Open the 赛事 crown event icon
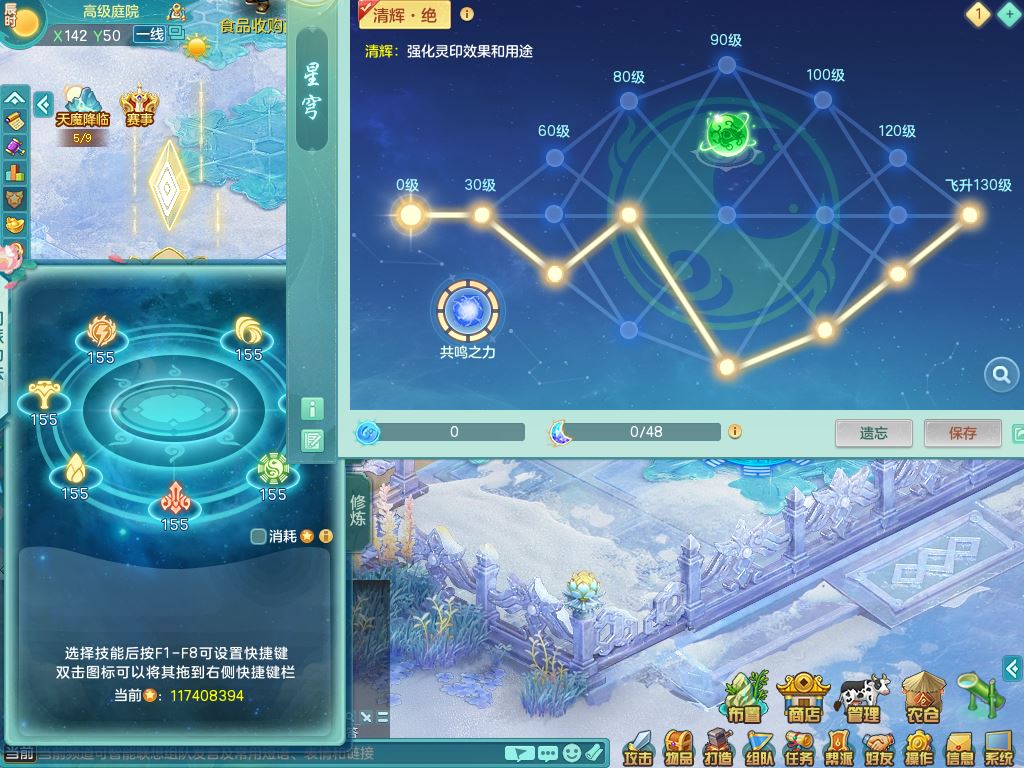The width and height of the screenshot is (1024, 768). click(x=140, y=107)
